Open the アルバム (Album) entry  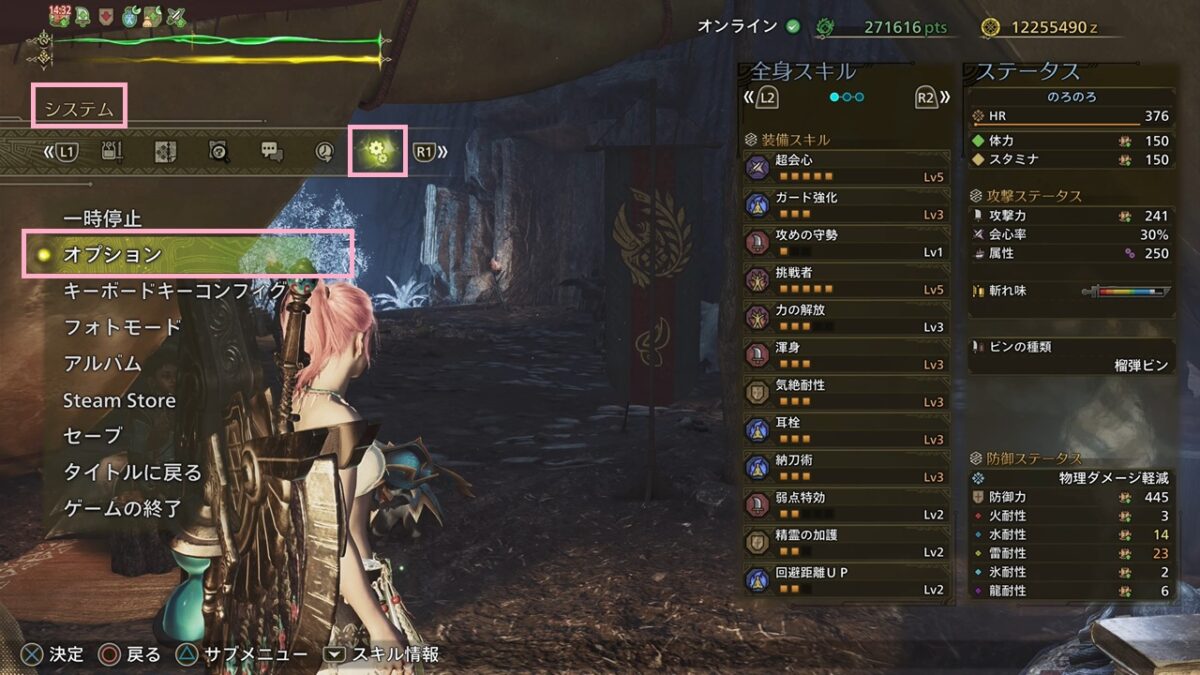click(102, 364)
